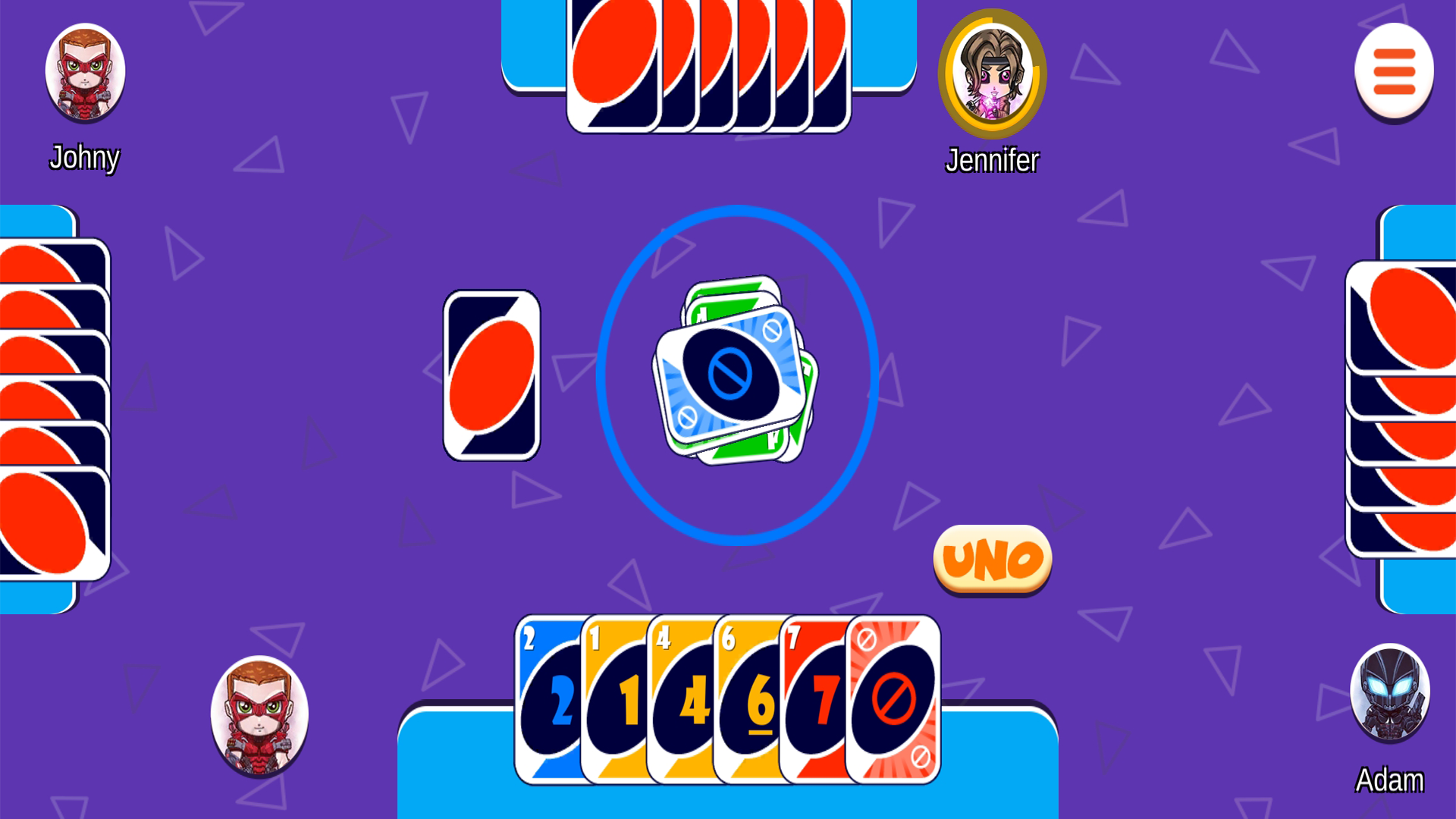
Task: Select Adam's avatar
Action: point(1390,692)
